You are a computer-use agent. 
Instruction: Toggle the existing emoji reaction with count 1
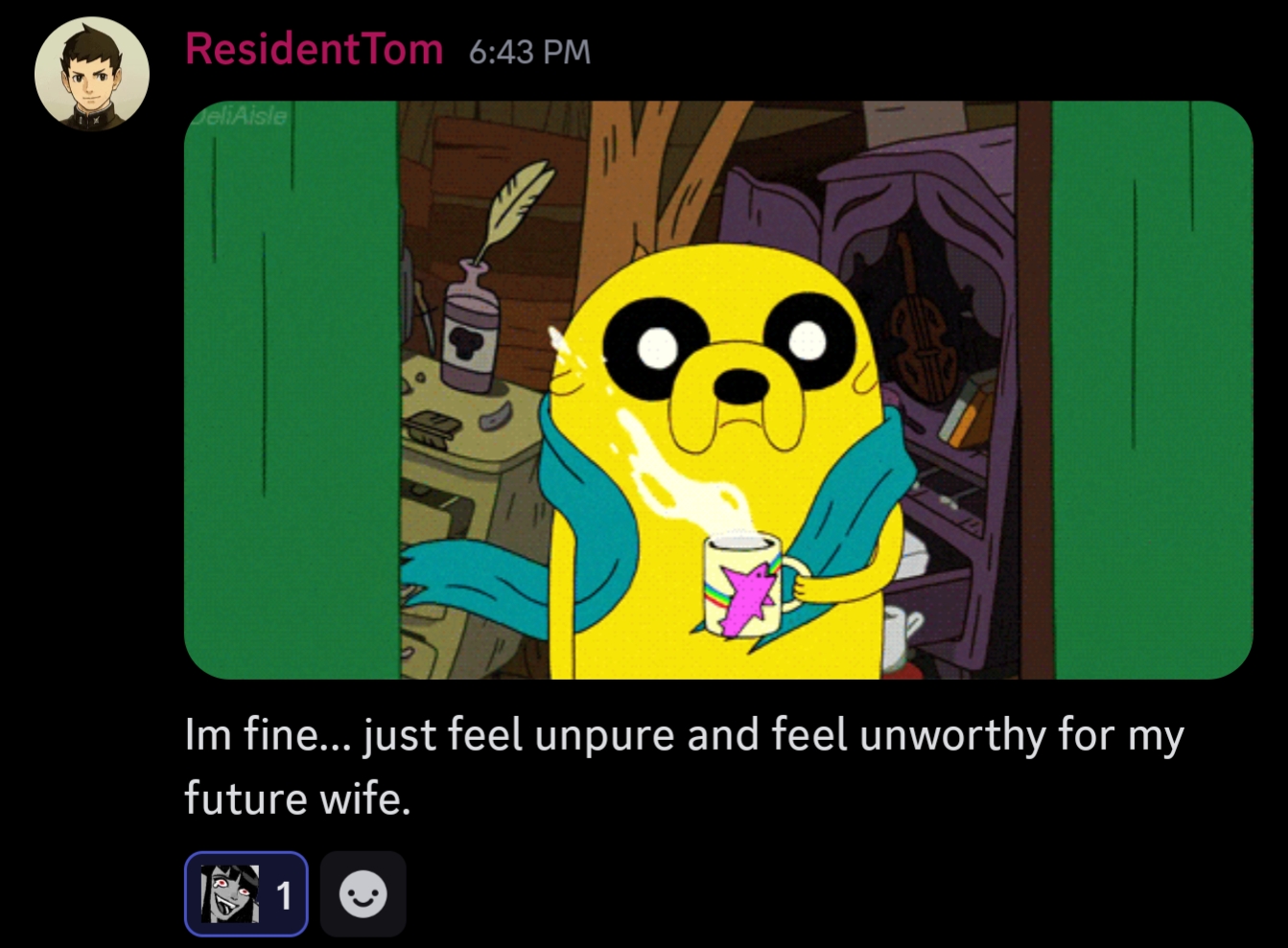click(x=246, y=893)
